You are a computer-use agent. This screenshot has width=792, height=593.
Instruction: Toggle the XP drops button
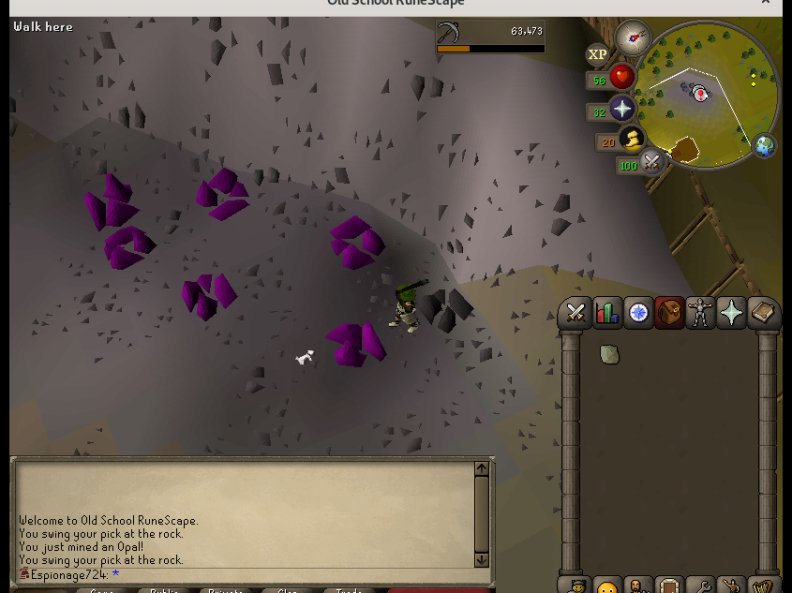[597, 55]
